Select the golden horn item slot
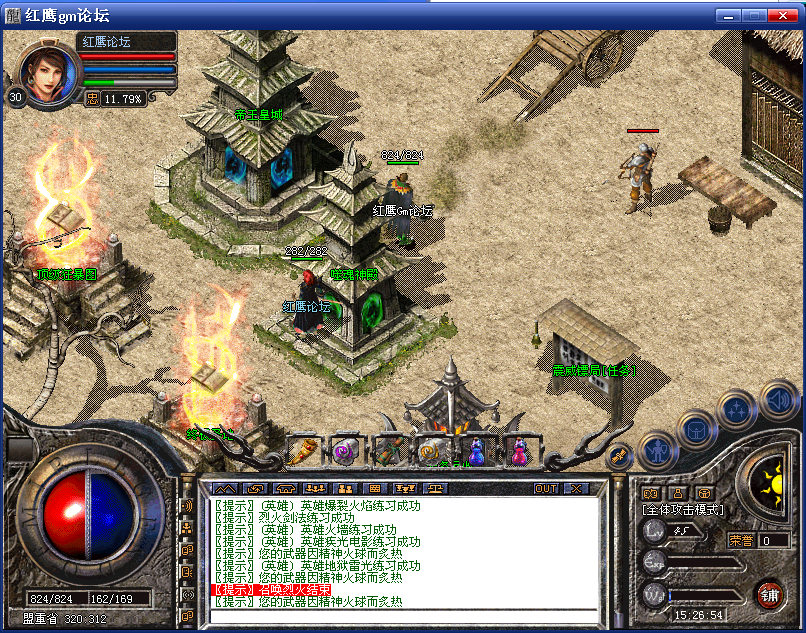The image size is (806, 633). (302, 452)
